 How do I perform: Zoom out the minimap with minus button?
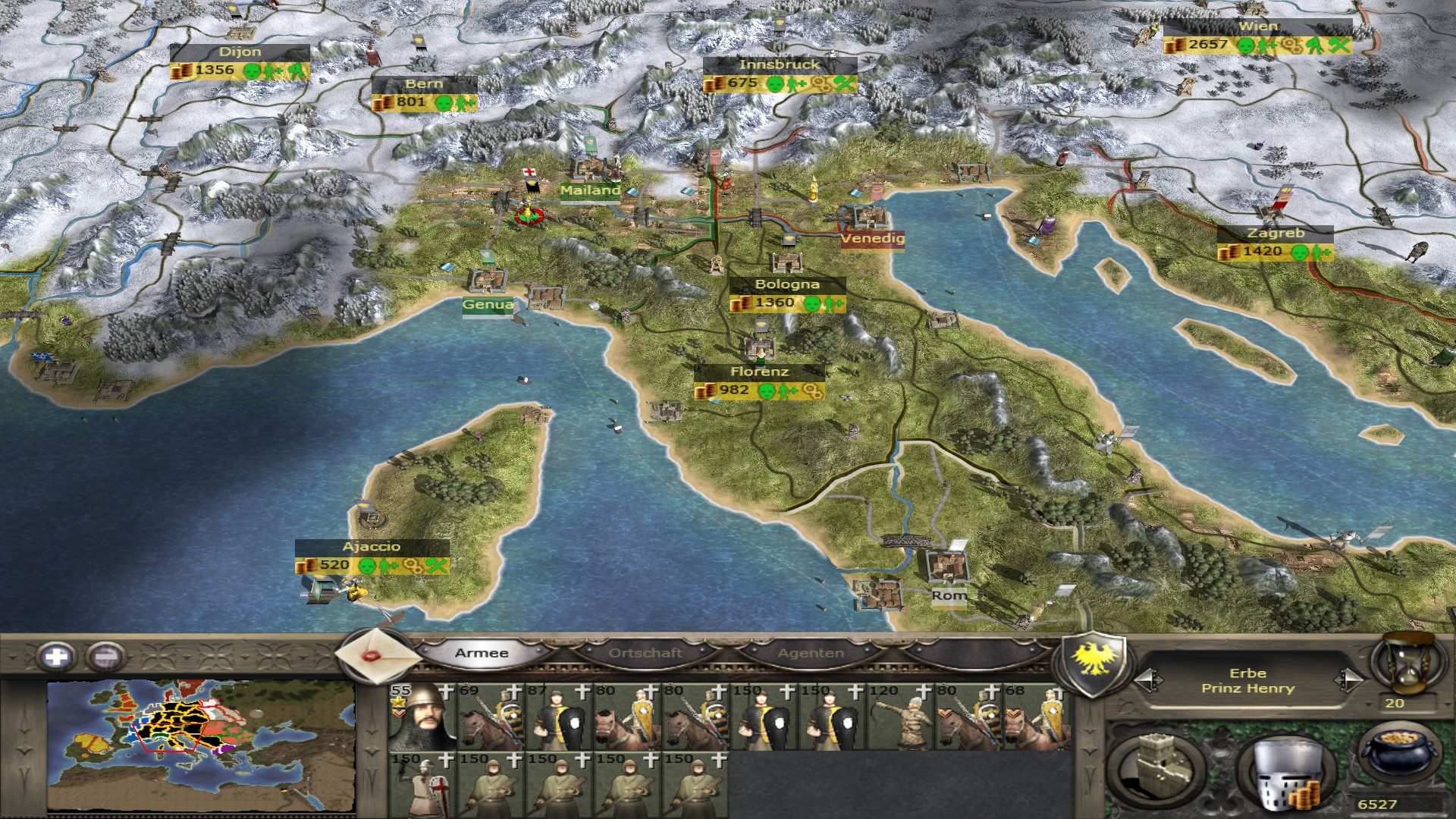106,656
